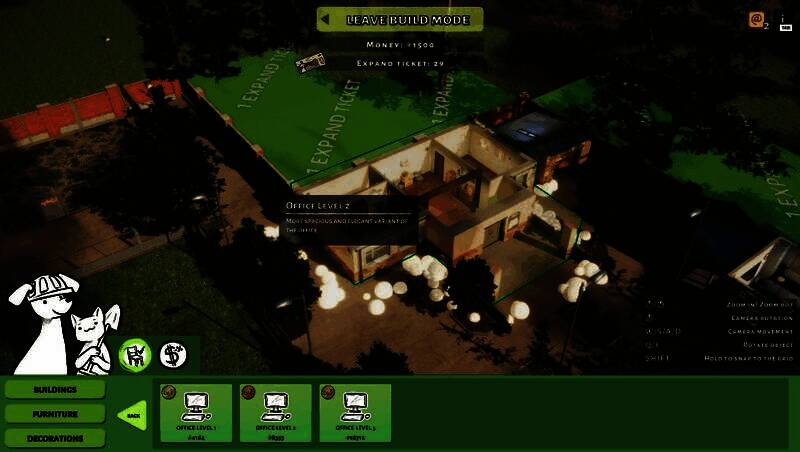The height and width of the screenshot is (452, 800).
Task: Click the Leave Build Mode button
Action: pyautogui.click(x=400, y=19)
